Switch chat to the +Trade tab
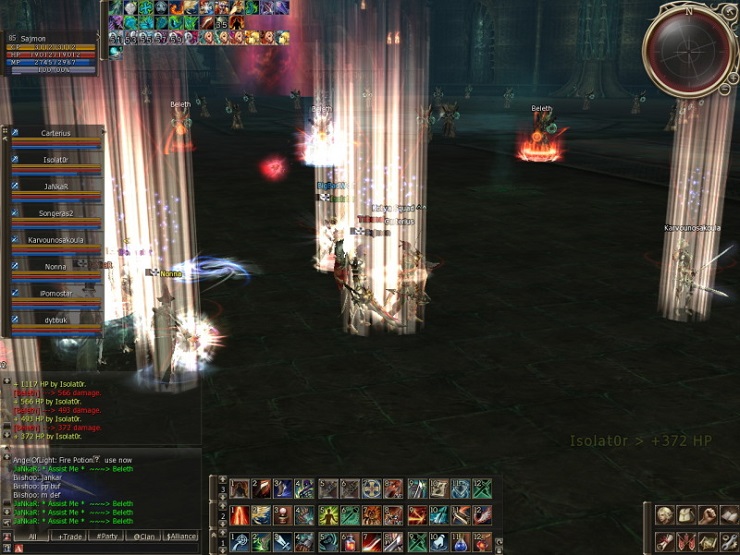Screen dimensions: 740x555 point(70,536)
